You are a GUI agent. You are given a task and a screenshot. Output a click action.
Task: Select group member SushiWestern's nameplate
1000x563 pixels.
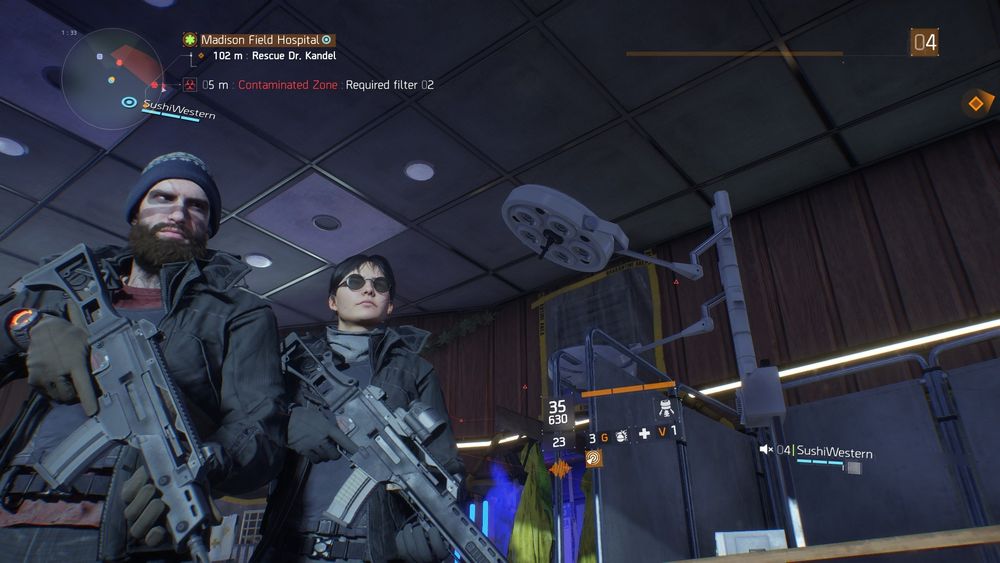[x=833, y=453]
